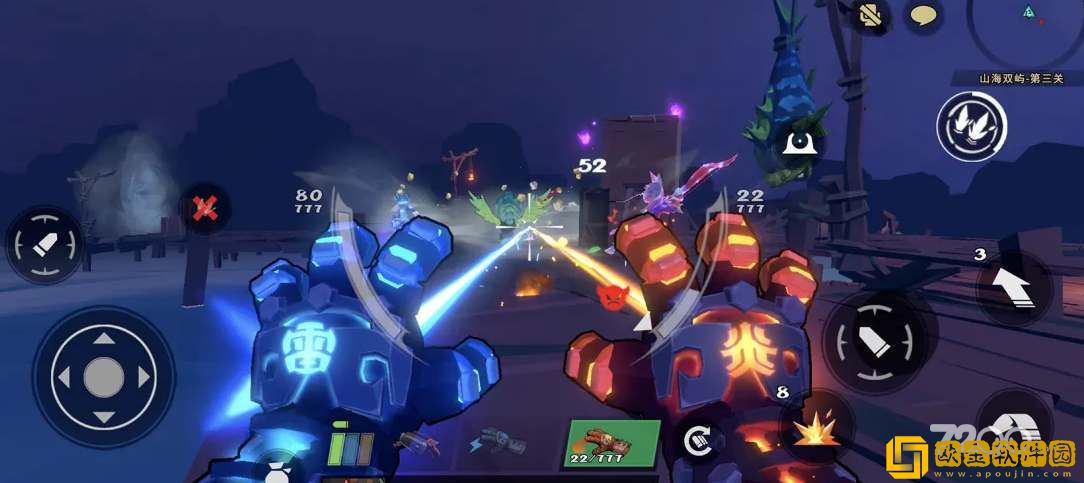Reload the weapon with the reload button

[x=695, y=440]
